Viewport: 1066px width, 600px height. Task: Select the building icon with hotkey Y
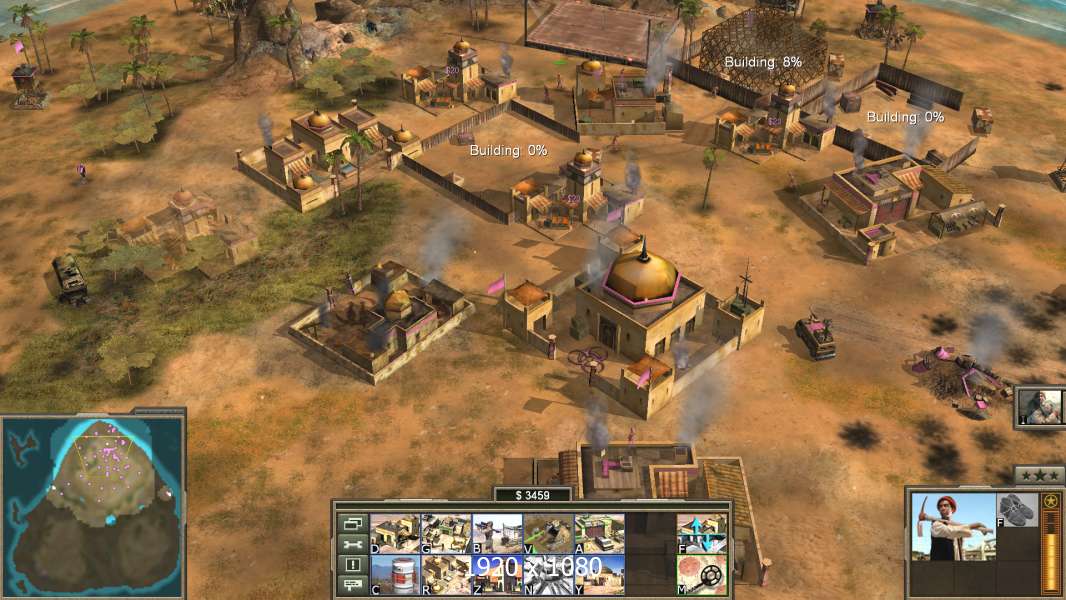(599, 575)
